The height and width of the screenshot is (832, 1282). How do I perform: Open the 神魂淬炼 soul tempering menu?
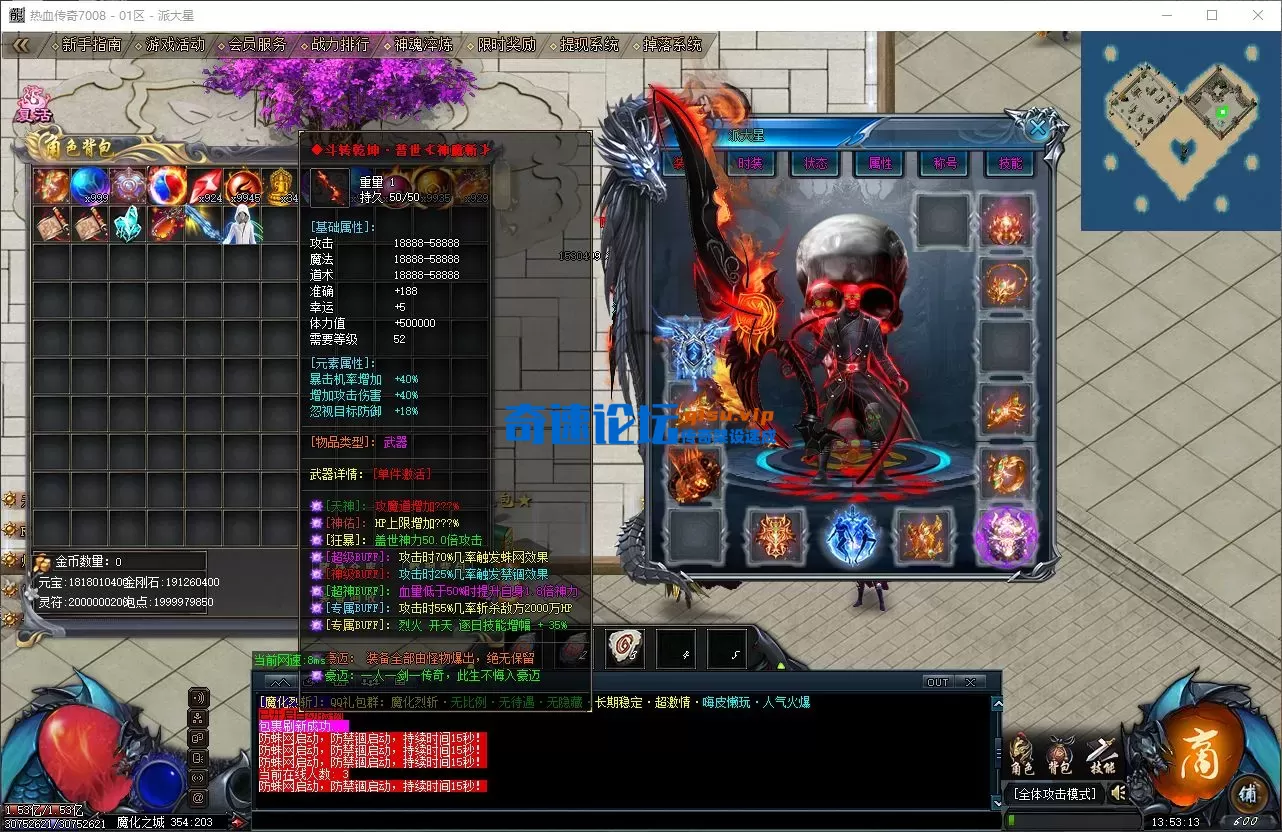[423, 45]
